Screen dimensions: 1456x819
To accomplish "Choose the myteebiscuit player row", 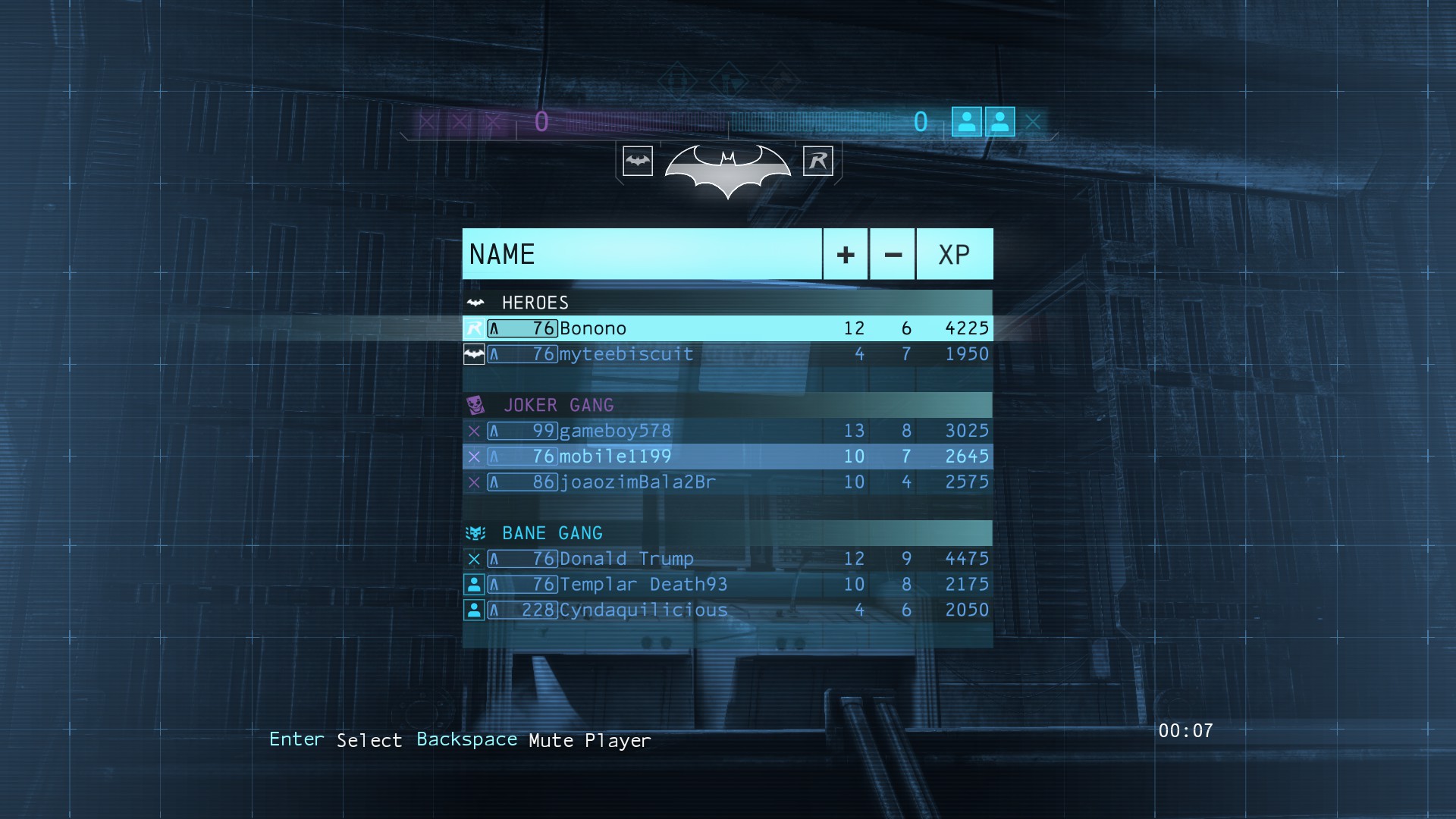I will pyautogui.click(x=726, y=354).
